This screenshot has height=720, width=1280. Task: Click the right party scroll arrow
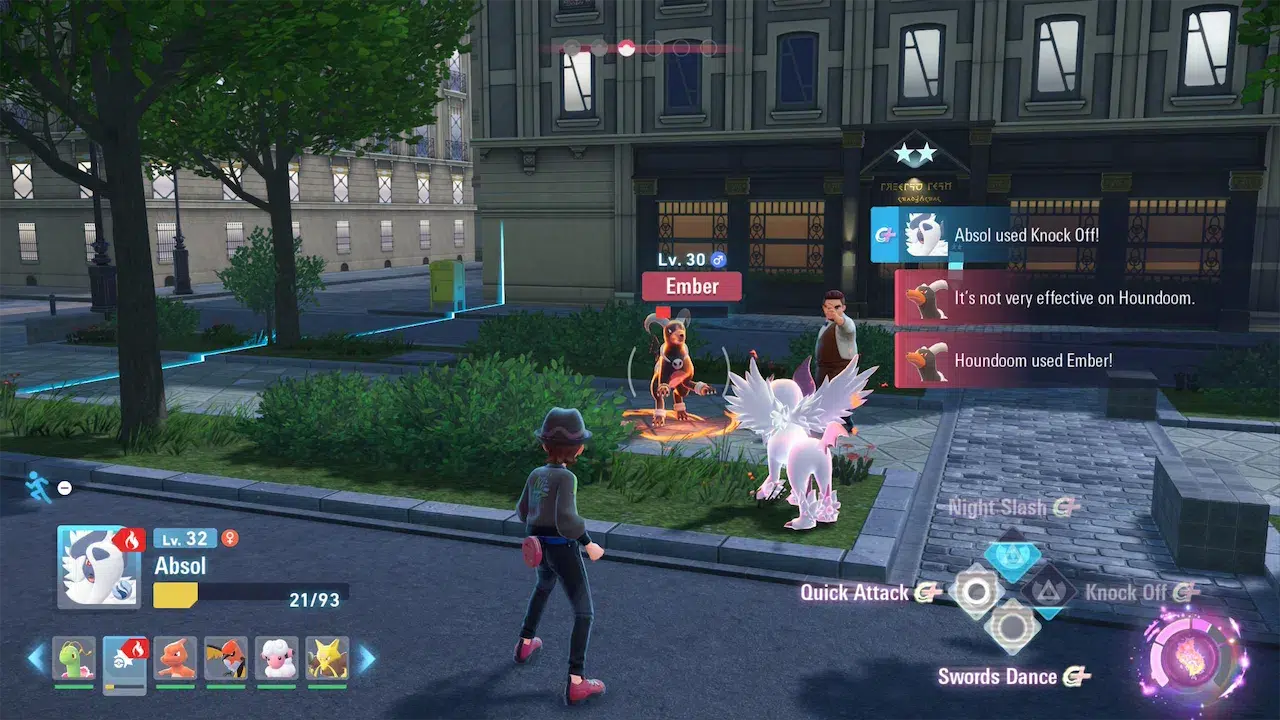pos(367,658)
